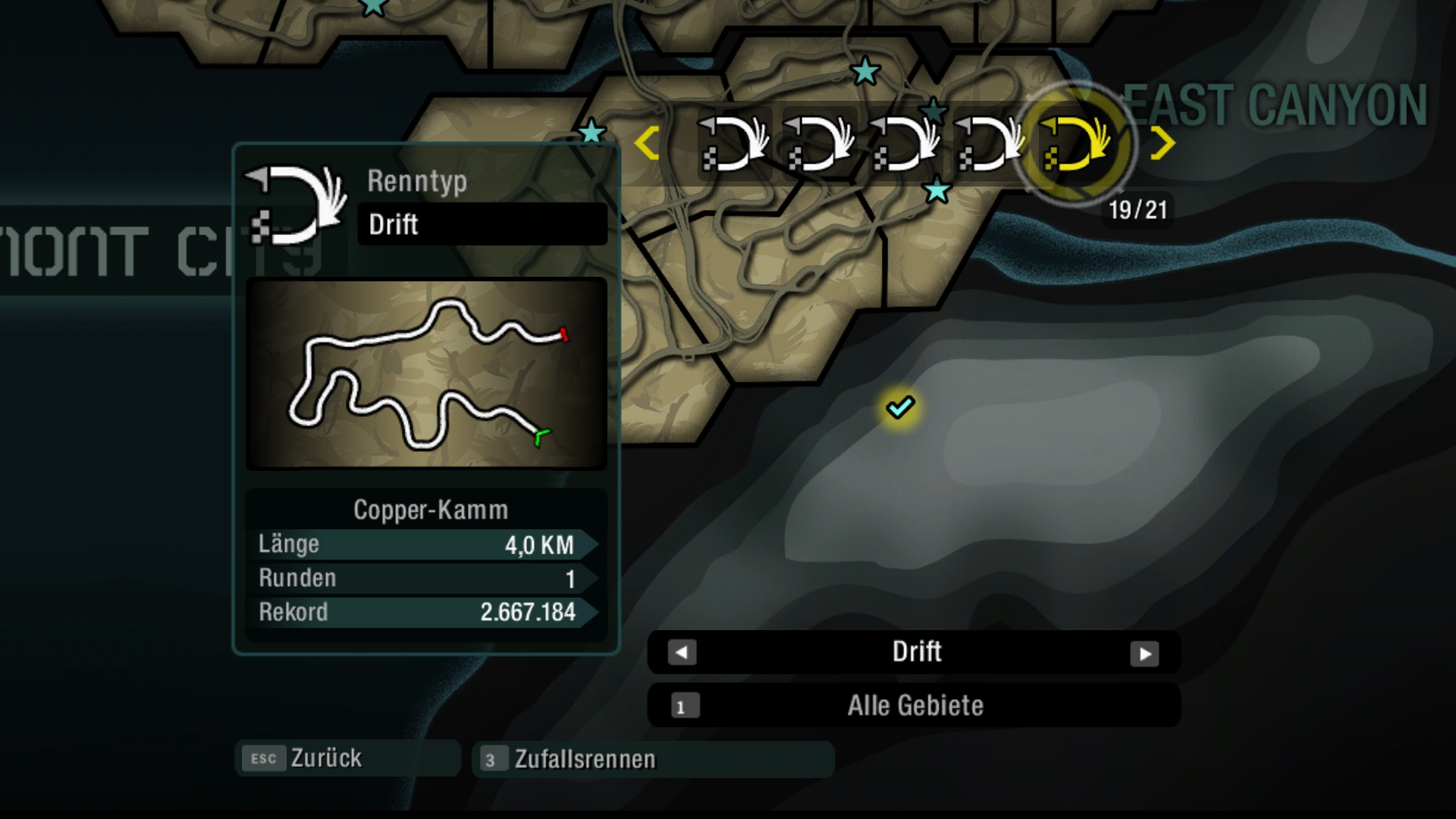Start a Zufallsrennen random race

click(652, 759)
